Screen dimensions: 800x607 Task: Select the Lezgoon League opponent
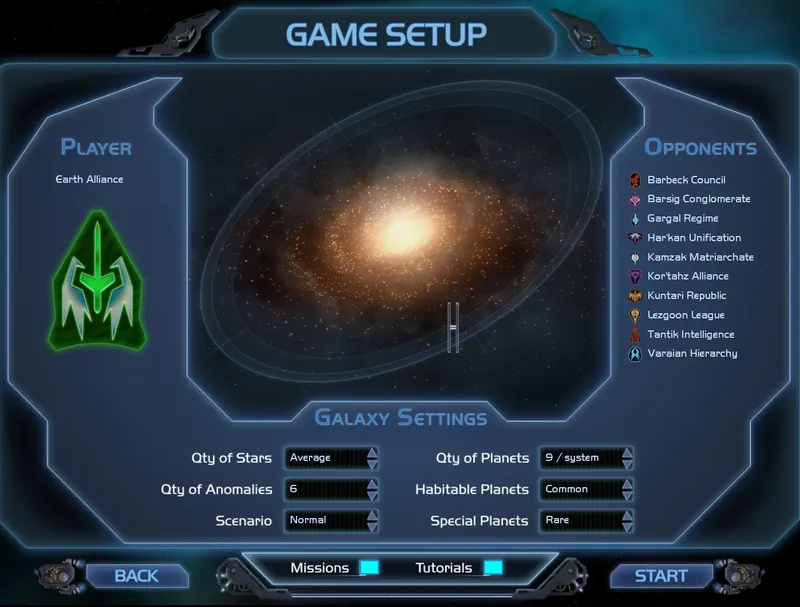pos(685,315)
